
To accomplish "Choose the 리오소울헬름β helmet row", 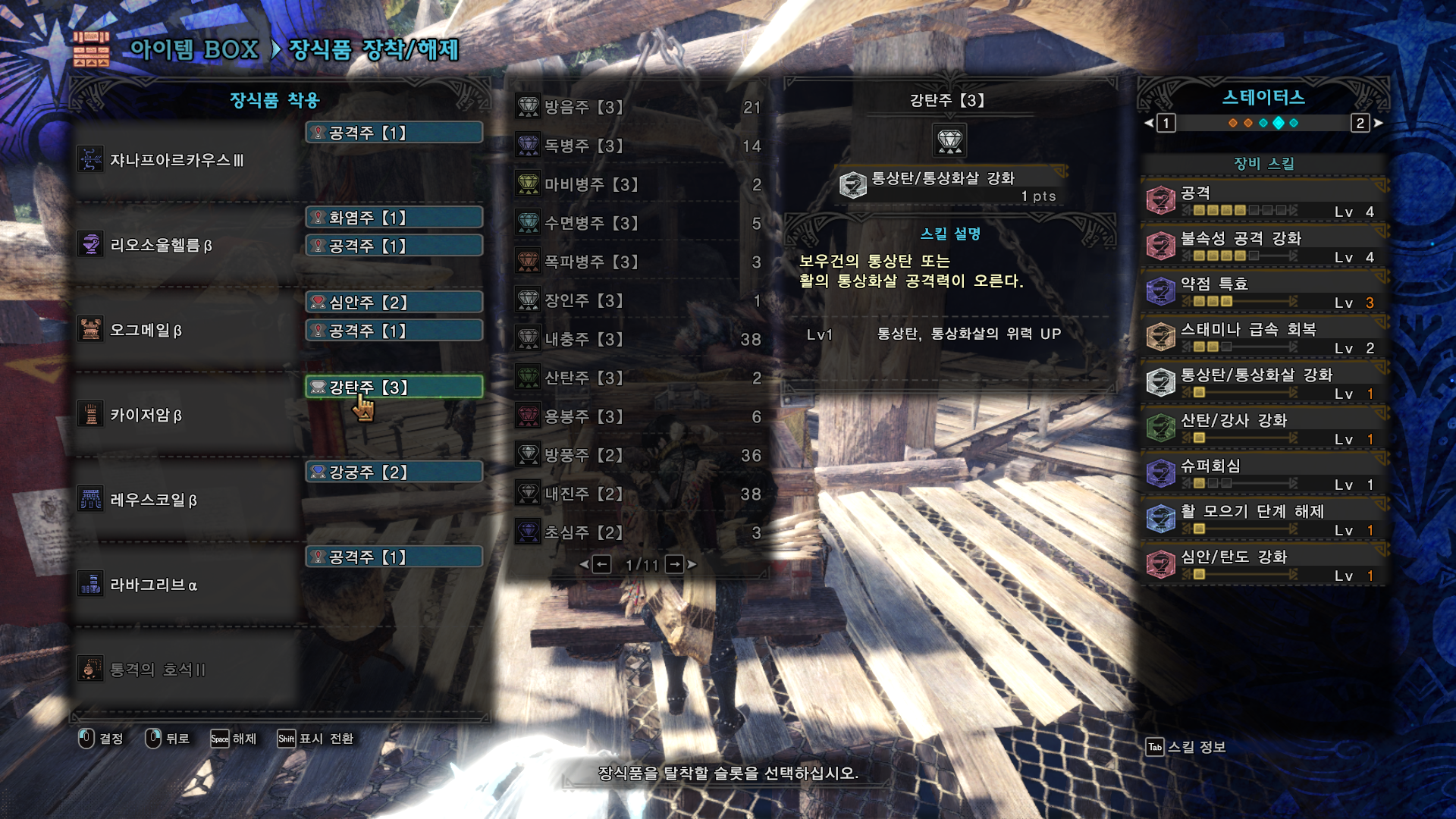I will tap(186, 245).
